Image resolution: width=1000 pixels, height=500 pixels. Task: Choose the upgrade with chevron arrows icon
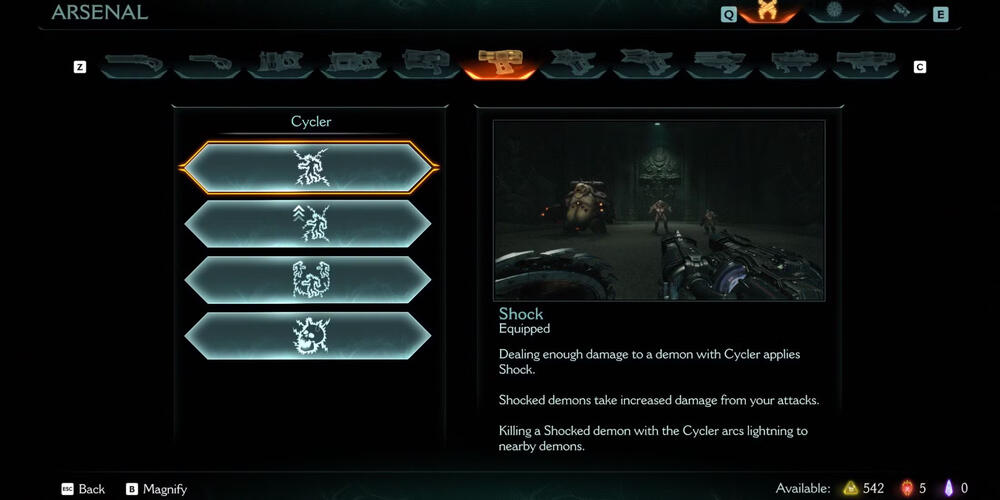pyautogui.click(x=308, y=223)
